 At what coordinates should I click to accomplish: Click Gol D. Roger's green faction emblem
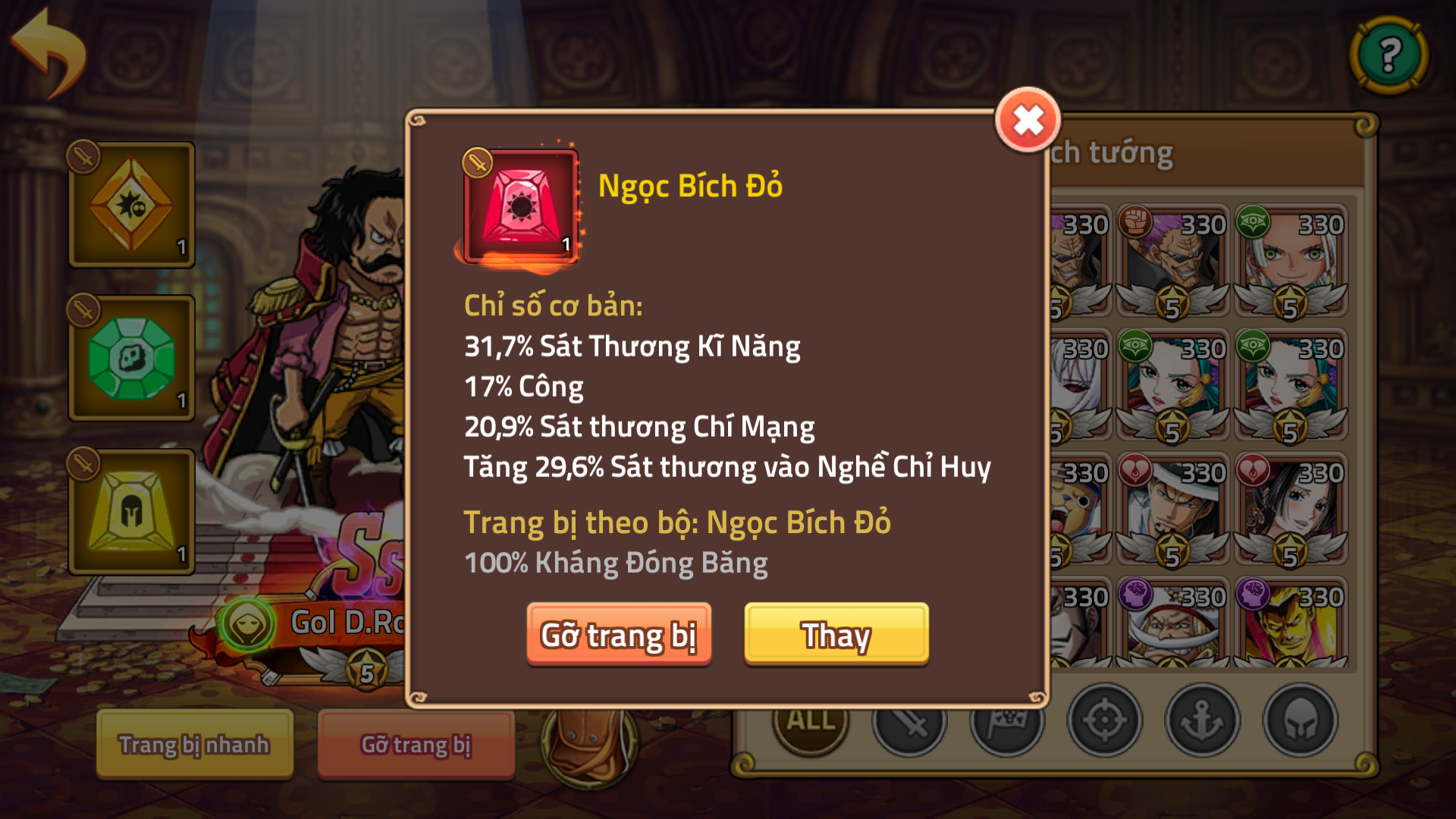pyautogui.click(x=248, y=623)
